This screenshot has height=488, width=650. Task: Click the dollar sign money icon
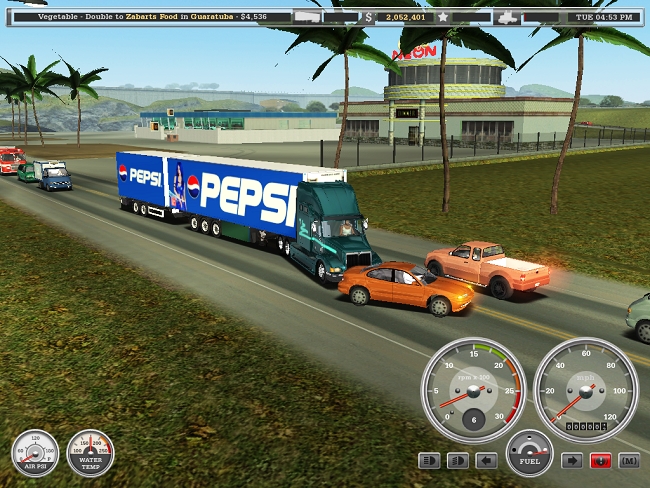pyautogui.click(x=368, y=17)
